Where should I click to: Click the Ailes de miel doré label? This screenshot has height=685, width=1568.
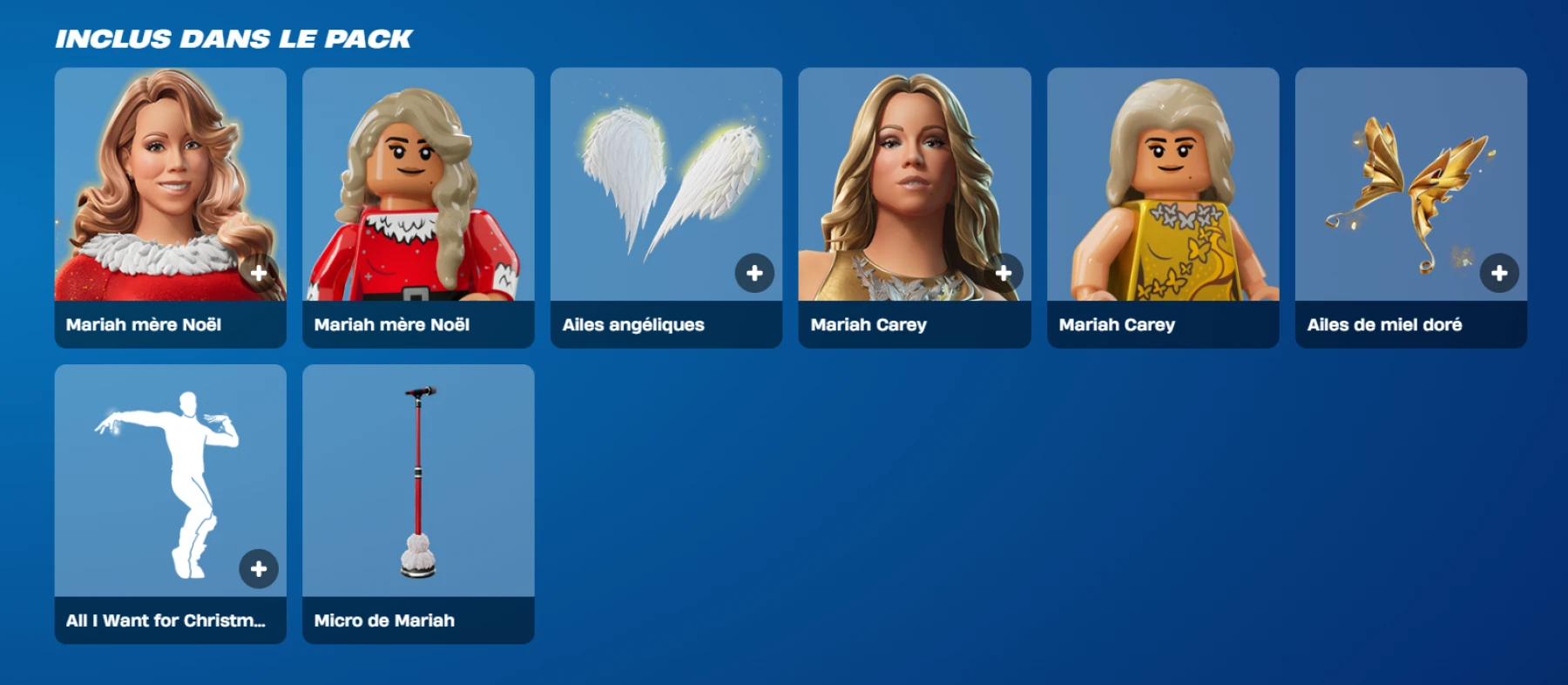1384,324
